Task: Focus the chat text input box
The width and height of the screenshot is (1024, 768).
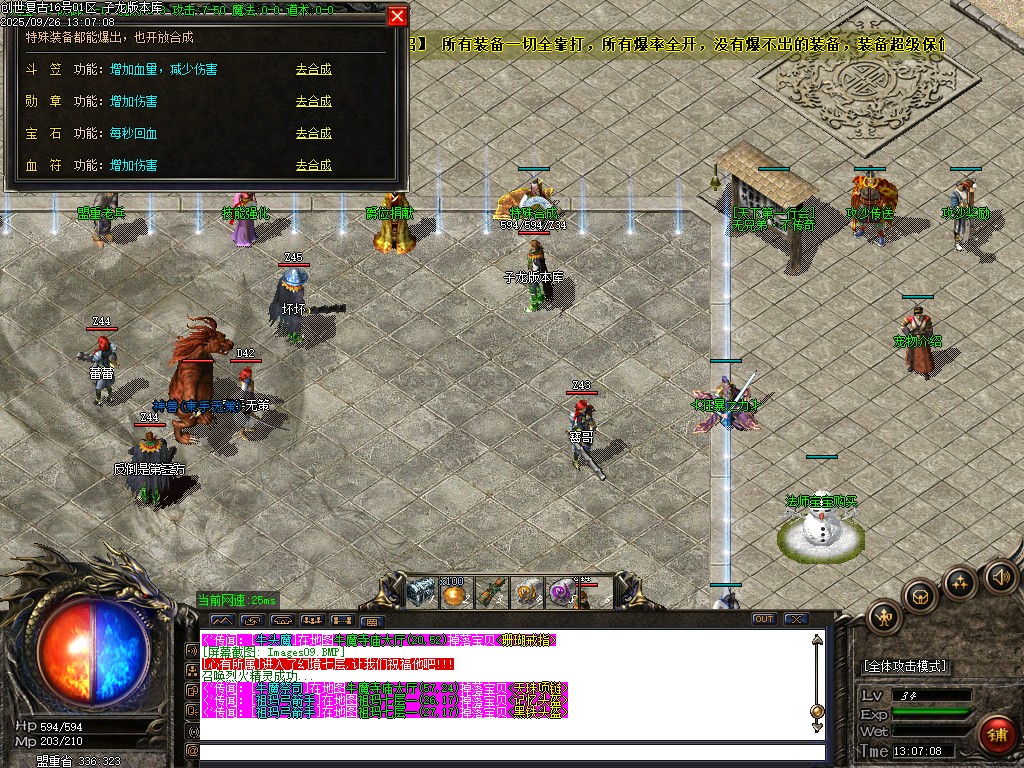Action: click(x=510, y=752)
